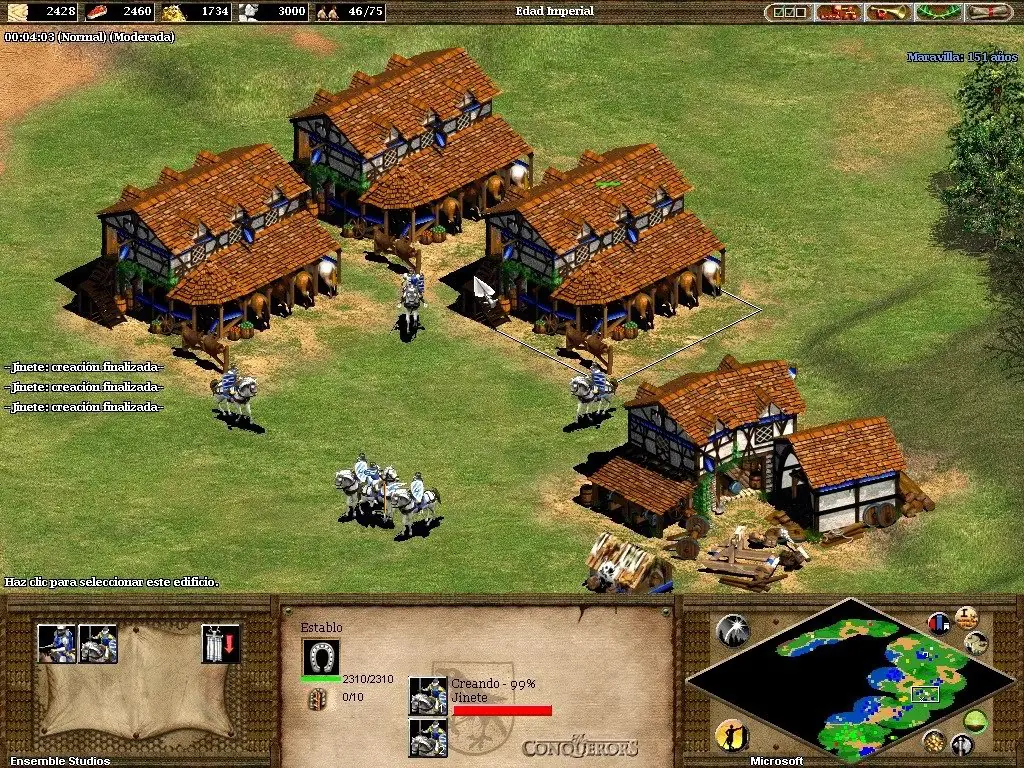Toggle the red and blue banner button

tap(939, 623)
